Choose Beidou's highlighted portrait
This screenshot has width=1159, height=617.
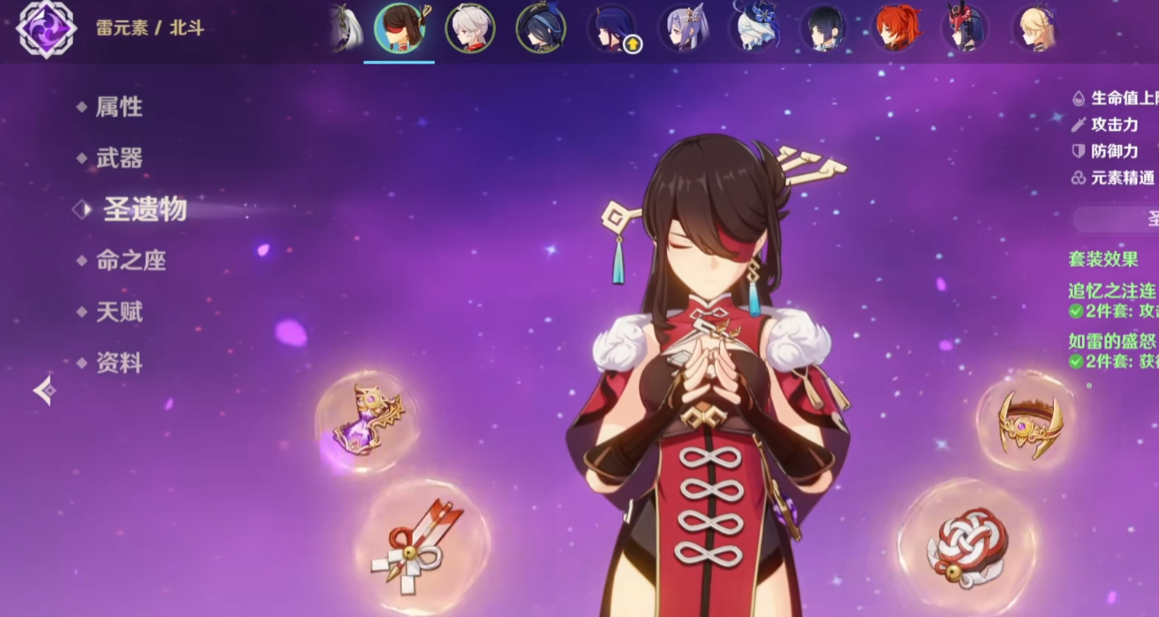[x=399, y=28]
